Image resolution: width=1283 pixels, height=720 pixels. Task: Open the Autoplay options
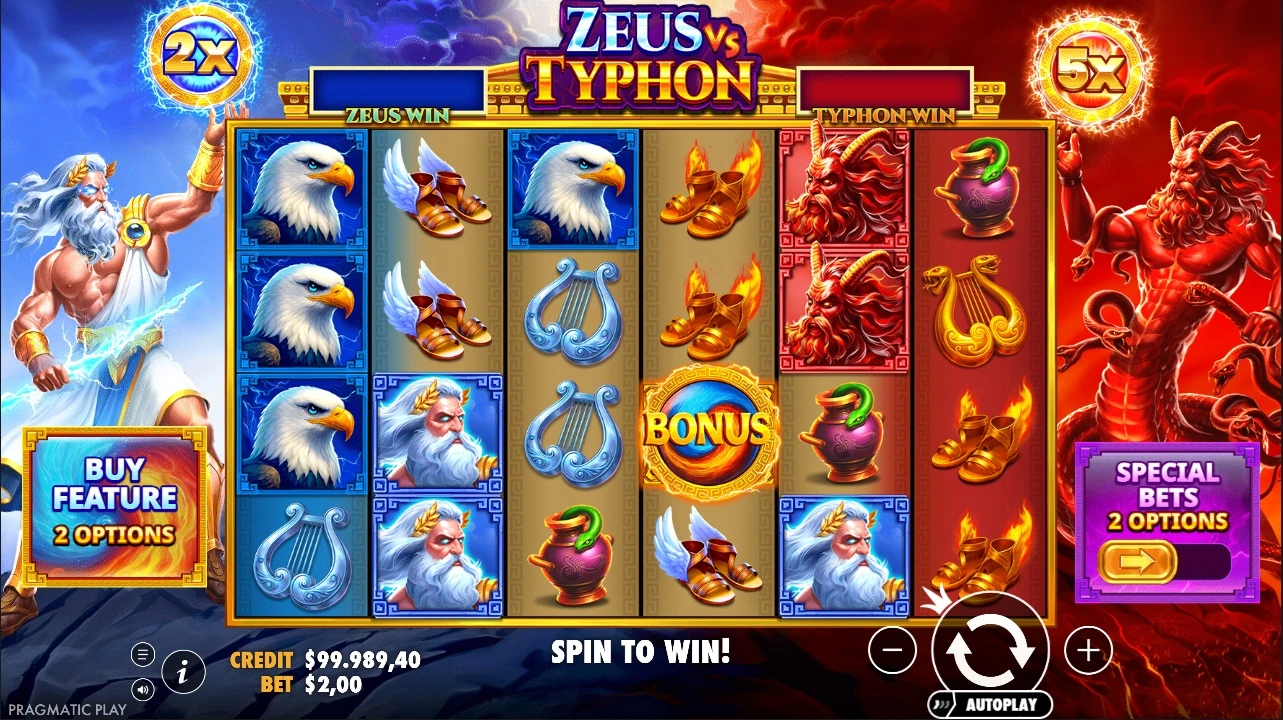[990, 704]
